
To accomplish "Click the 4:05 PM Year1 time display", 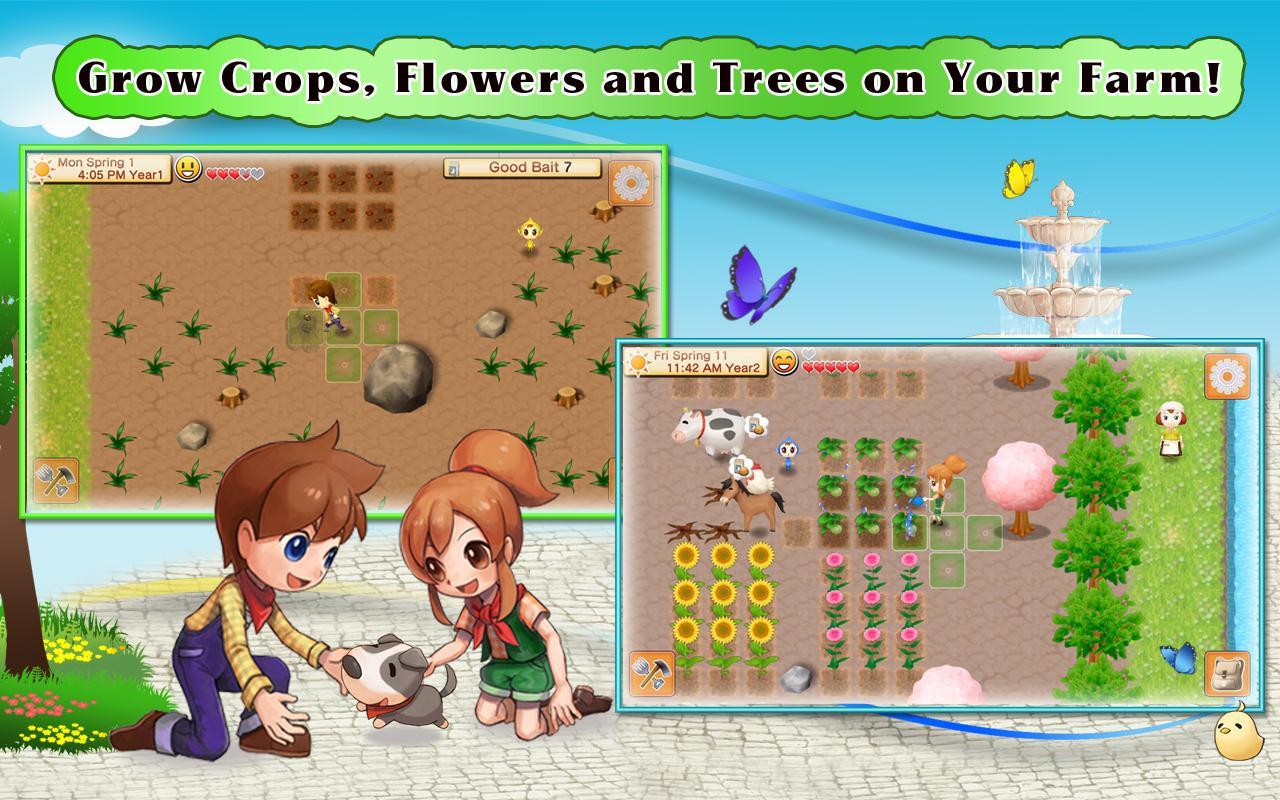I will [96, 180].
